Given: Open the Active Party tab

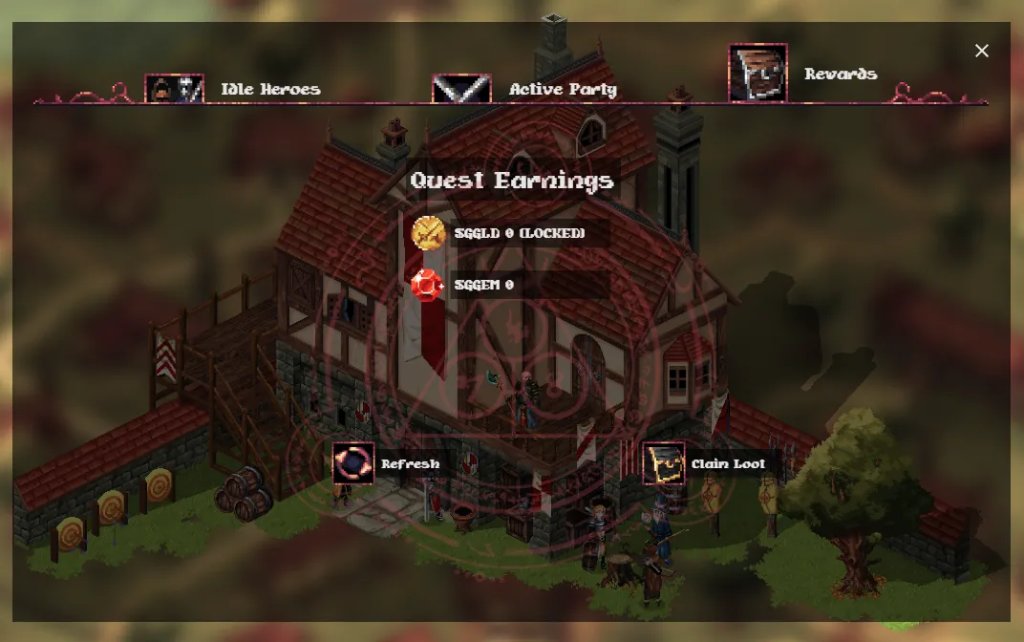Looking at the screenshot, I should [526, 89].
